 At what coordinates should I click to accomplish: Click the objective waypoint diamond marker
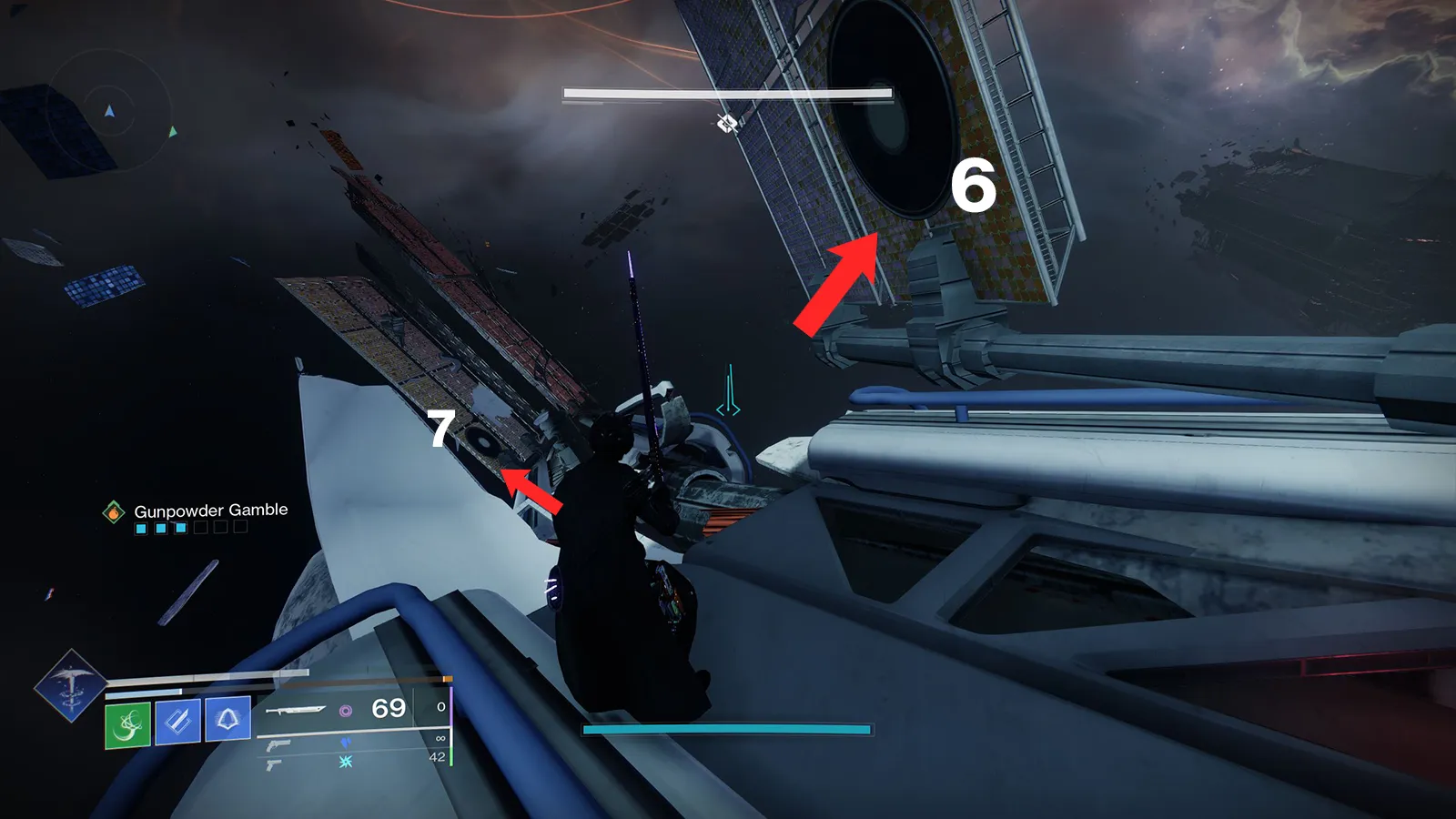pos(726,124)
